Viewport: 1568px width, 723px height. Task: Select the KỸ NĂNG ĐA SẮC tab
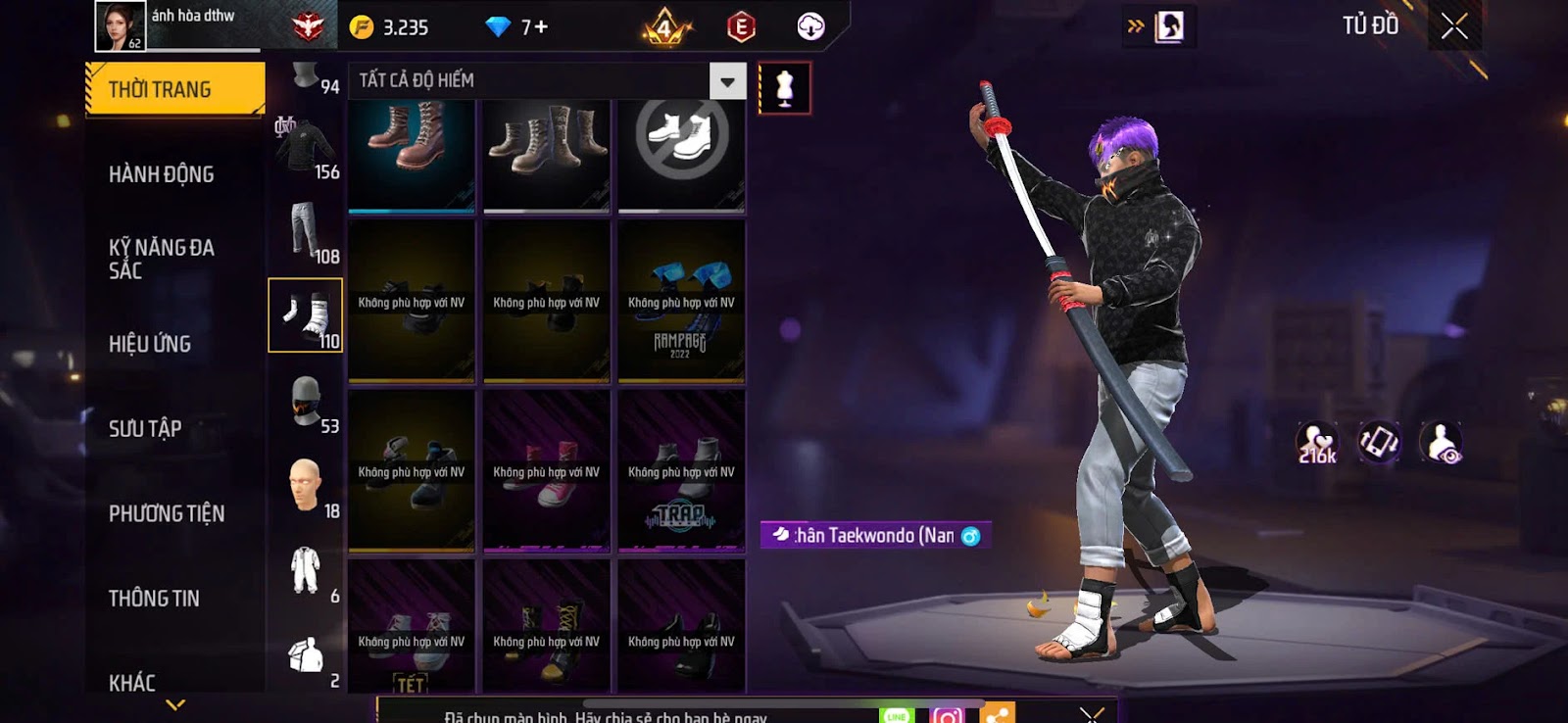click(x=162, y=259)
